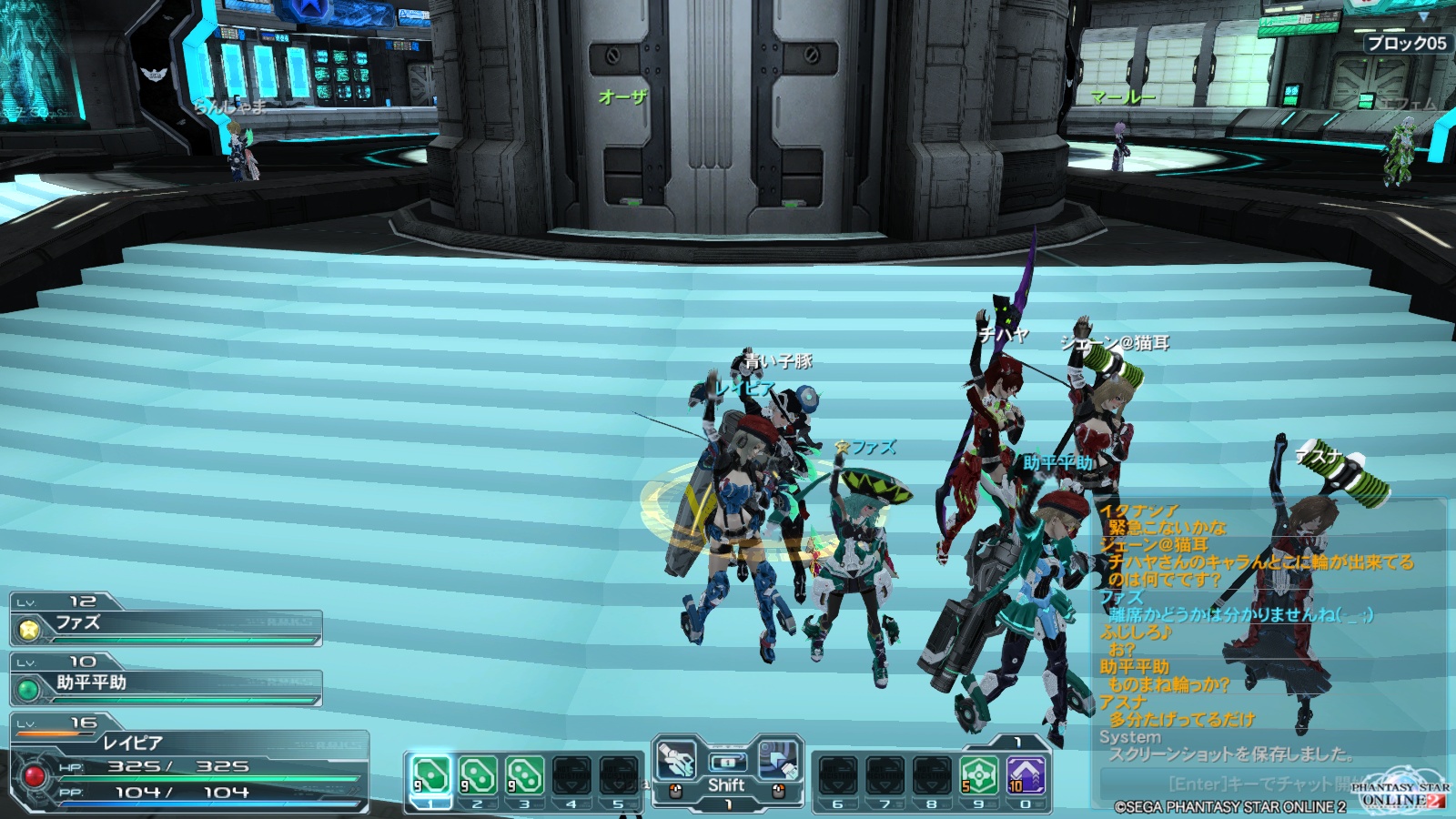Select the left-click weapon action icon

[x=676, y=761]
